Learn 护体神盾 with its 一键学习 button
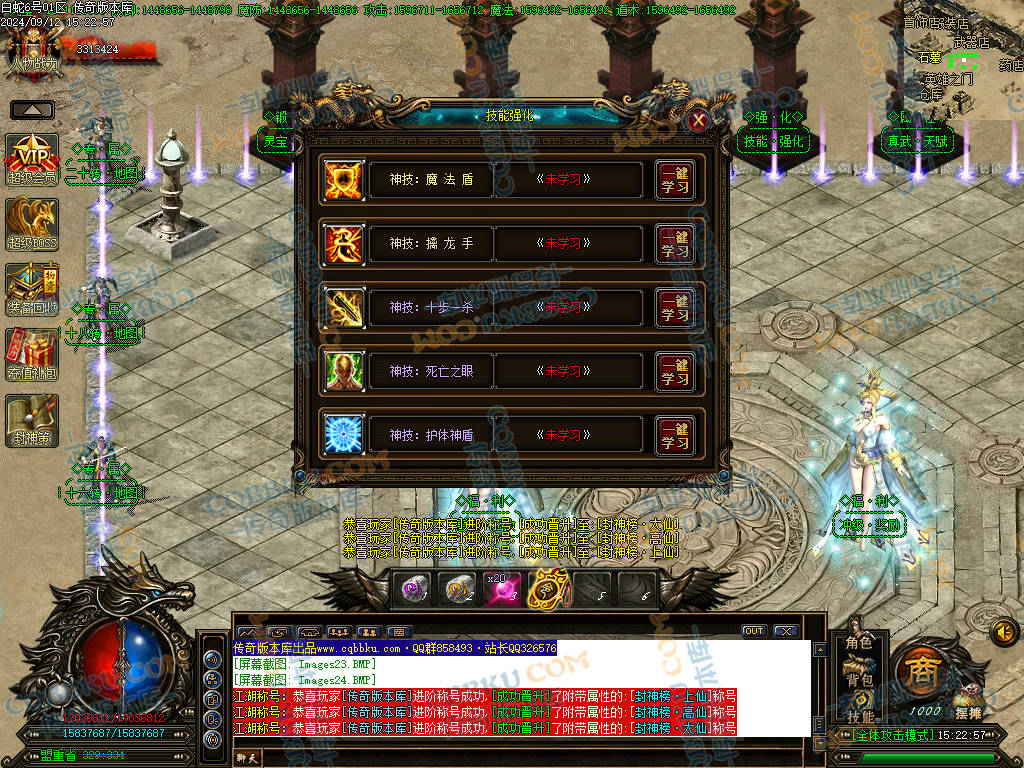This screenshot has width=1024, height=768. point(675,436)
